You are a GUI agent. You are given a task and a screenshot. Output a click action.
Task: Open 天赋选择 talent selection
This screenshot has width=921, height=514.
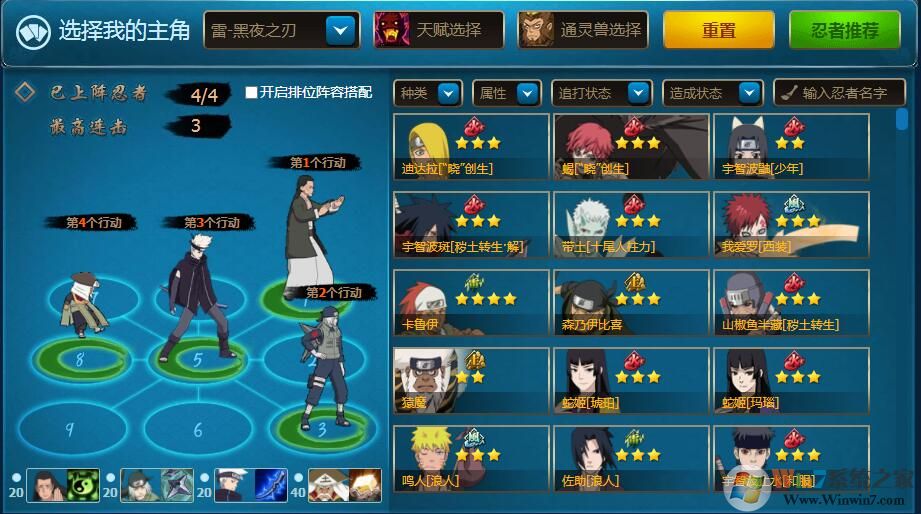438,31
